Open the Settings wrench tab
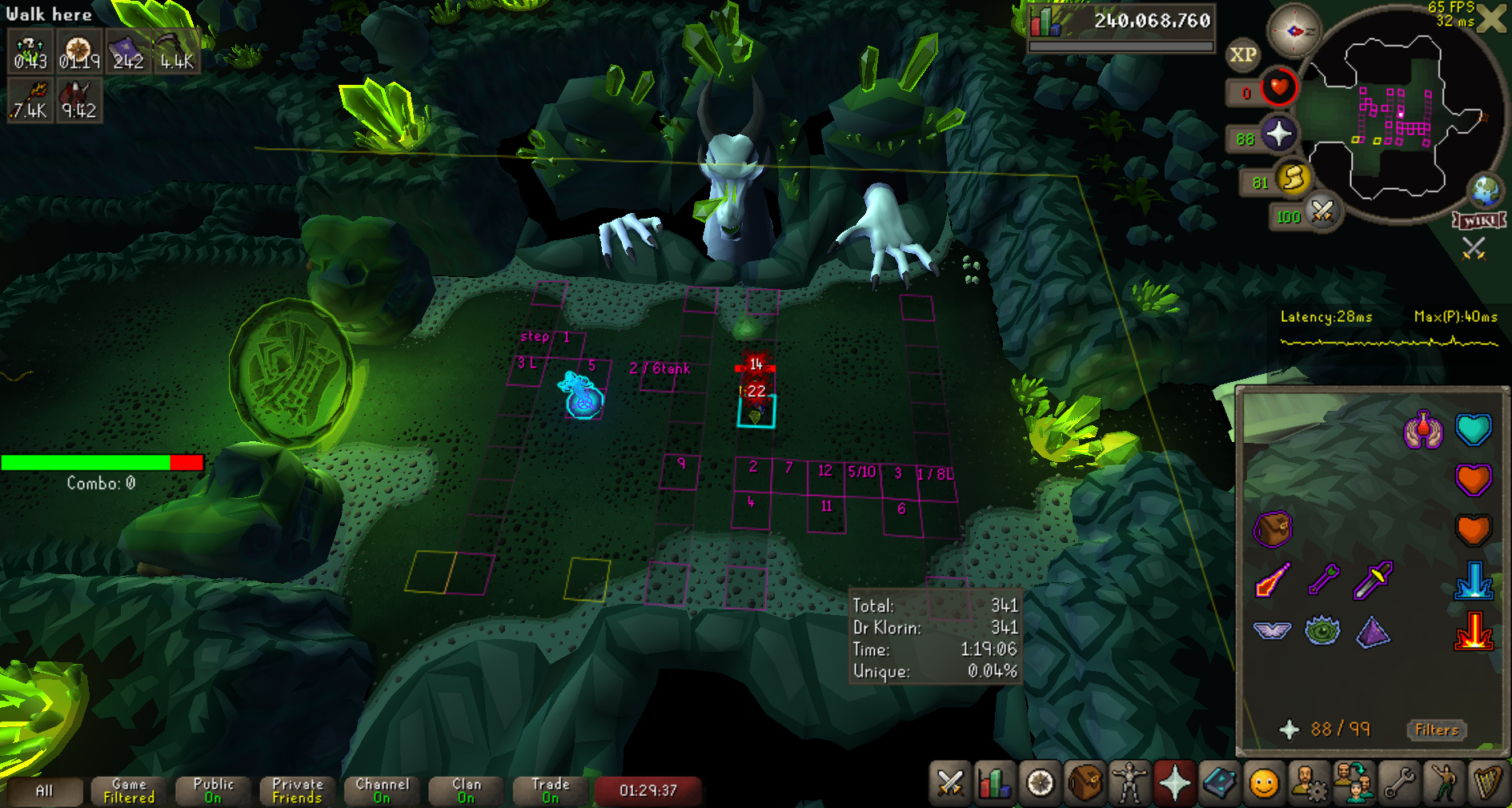The height and width of the screenshot is (808, 1512). [1398, 782]
